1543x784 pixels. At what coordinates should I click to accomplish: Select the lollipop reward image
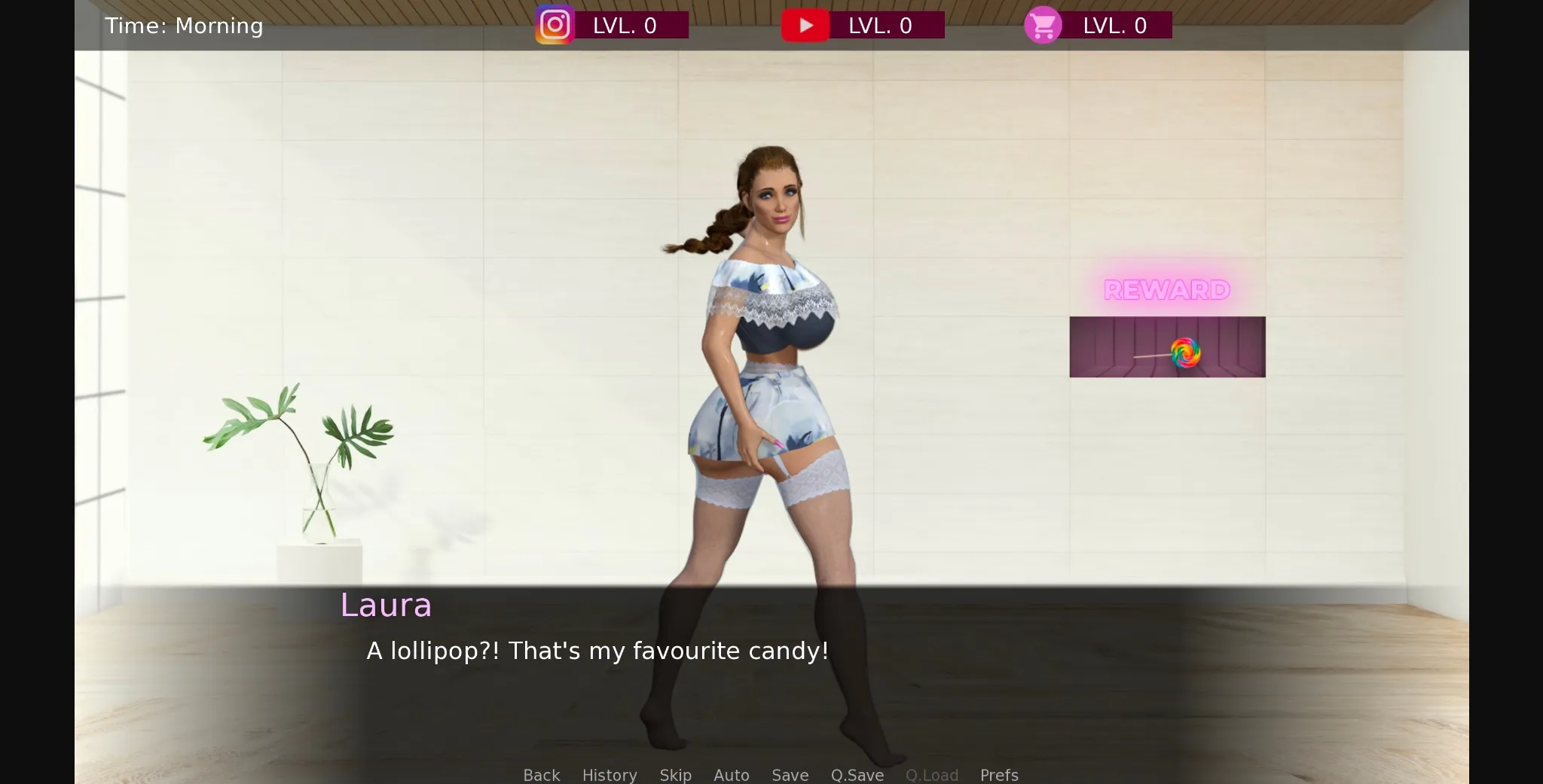[x=1167, y=347]
